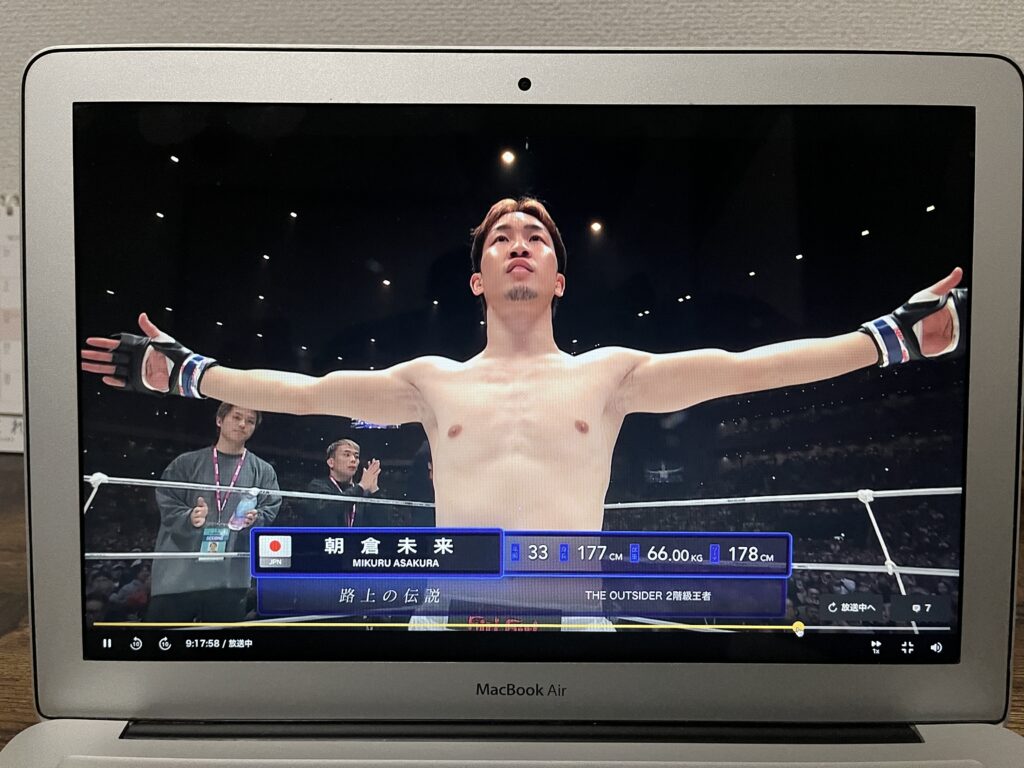Viewport: 1024px width, 768px height.
Task: Click the yellow seek bar handle
Action: (798, 628)
